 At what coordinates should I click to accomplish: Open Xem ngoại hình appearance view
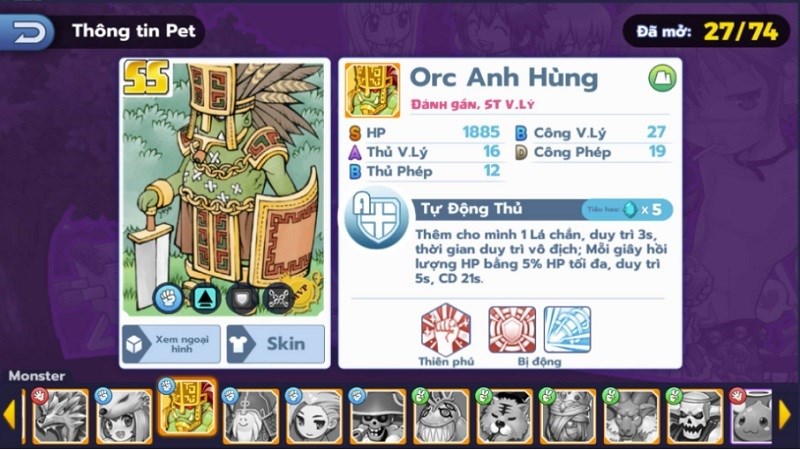pos(168,343)
